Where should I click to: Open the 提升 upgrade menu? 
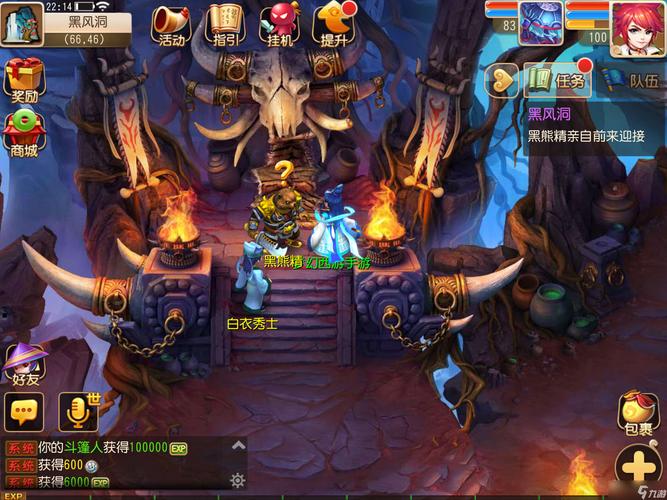coord(333,24)
